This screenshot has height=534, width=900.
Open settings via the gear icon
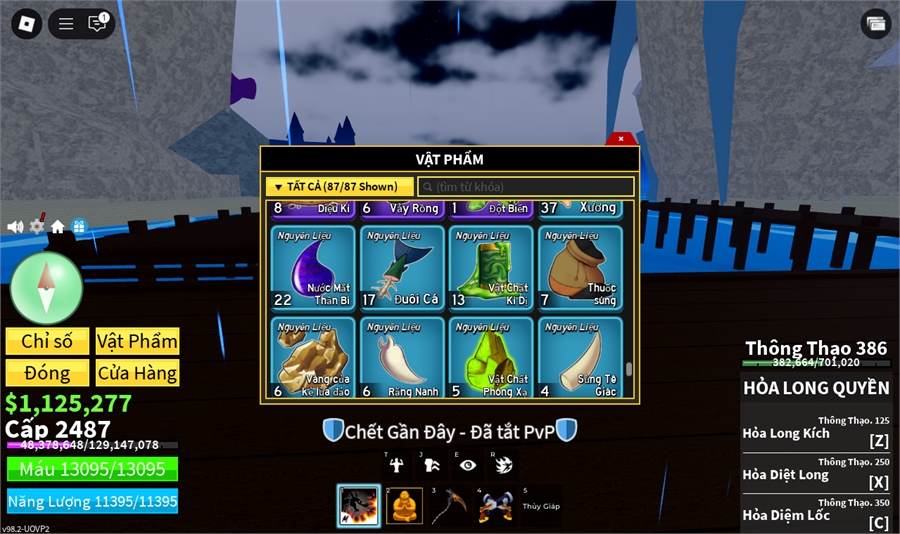click(x=37, y=226)
